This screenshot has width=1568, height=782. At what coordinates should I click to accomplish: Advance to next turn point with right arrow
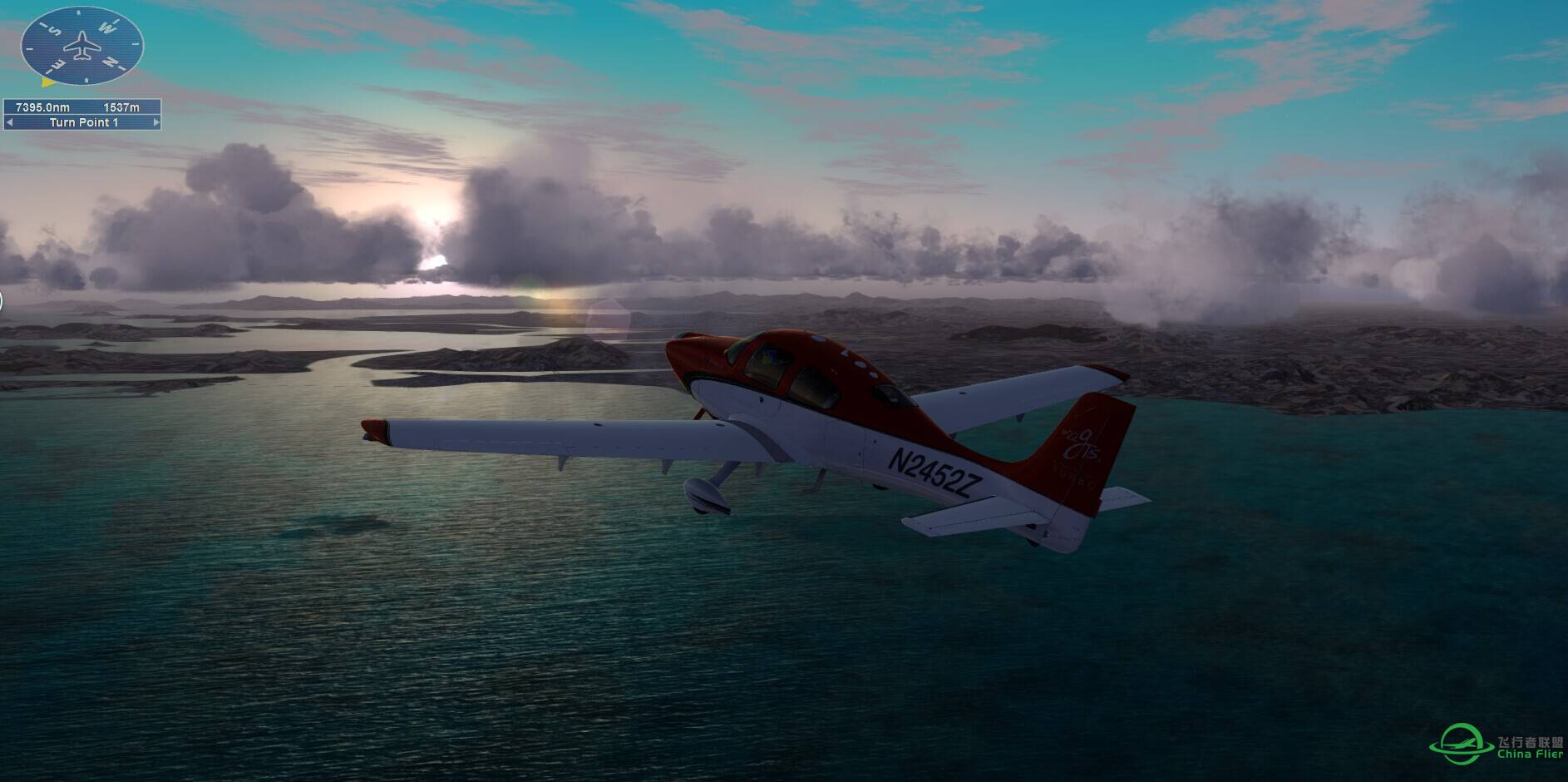(155, 122)
